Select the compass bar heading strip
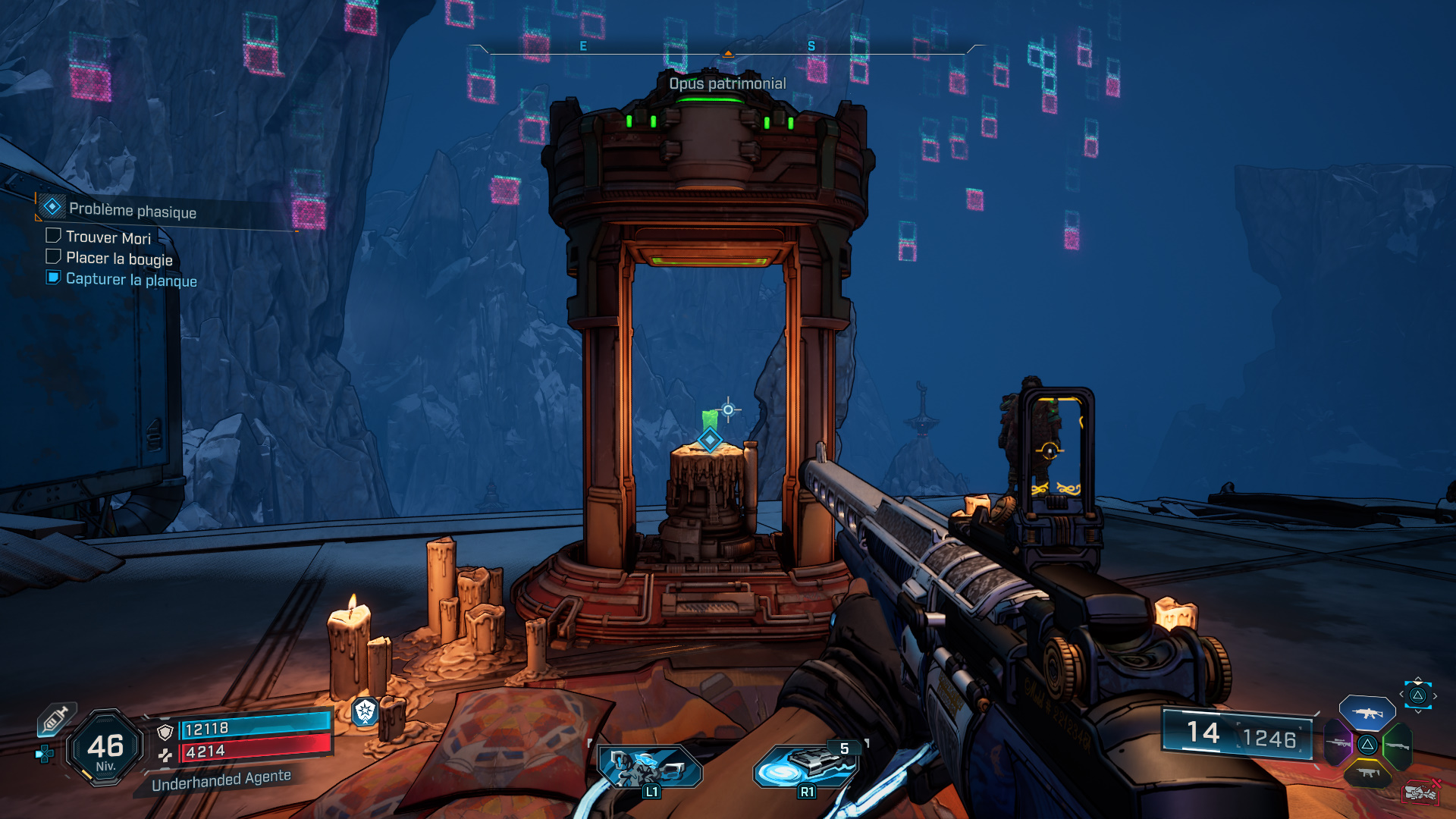This screenshot has height=819, width=1456. (728, 49)
